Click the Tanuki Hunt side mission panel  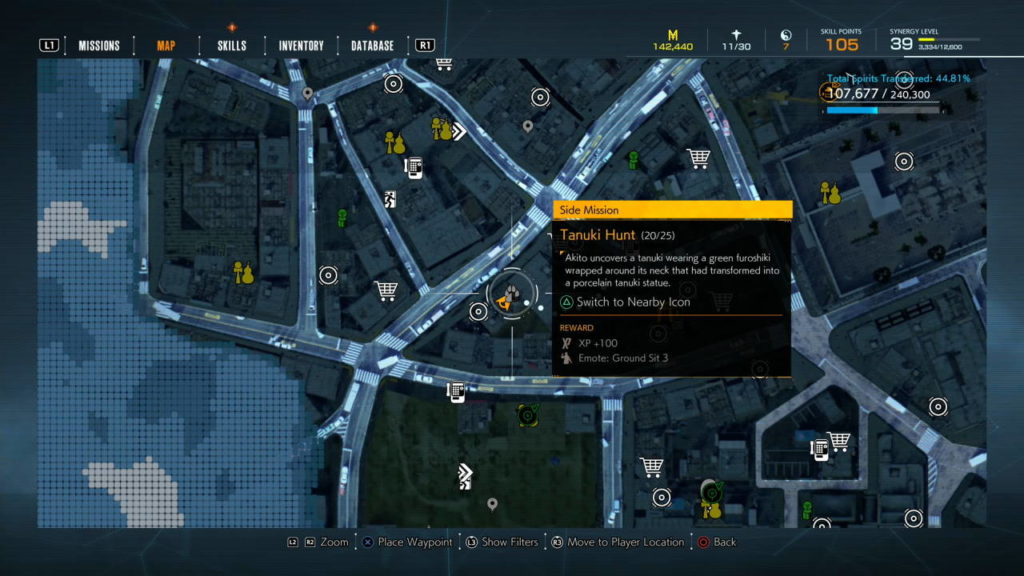(x=672, y=288)
